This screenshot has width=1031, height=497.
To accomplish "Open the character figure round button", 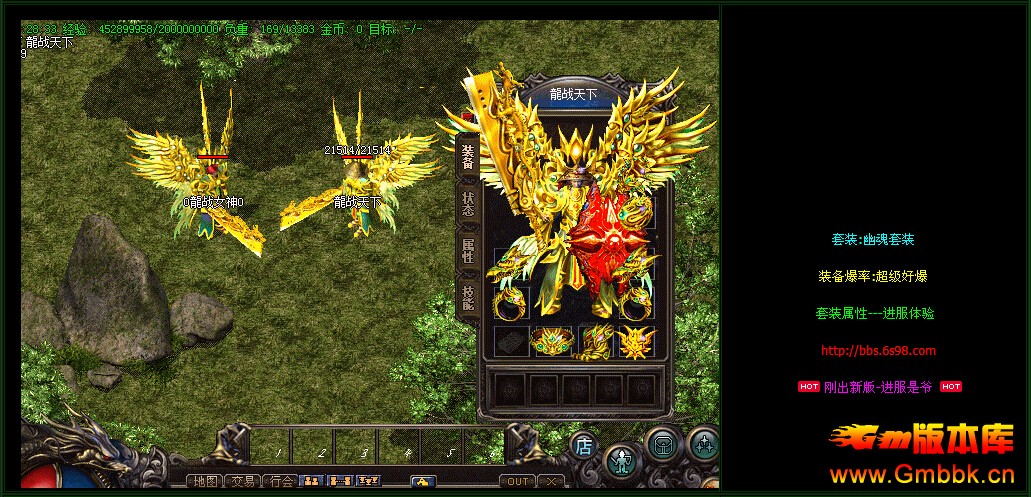I will (x=622, y=459).
